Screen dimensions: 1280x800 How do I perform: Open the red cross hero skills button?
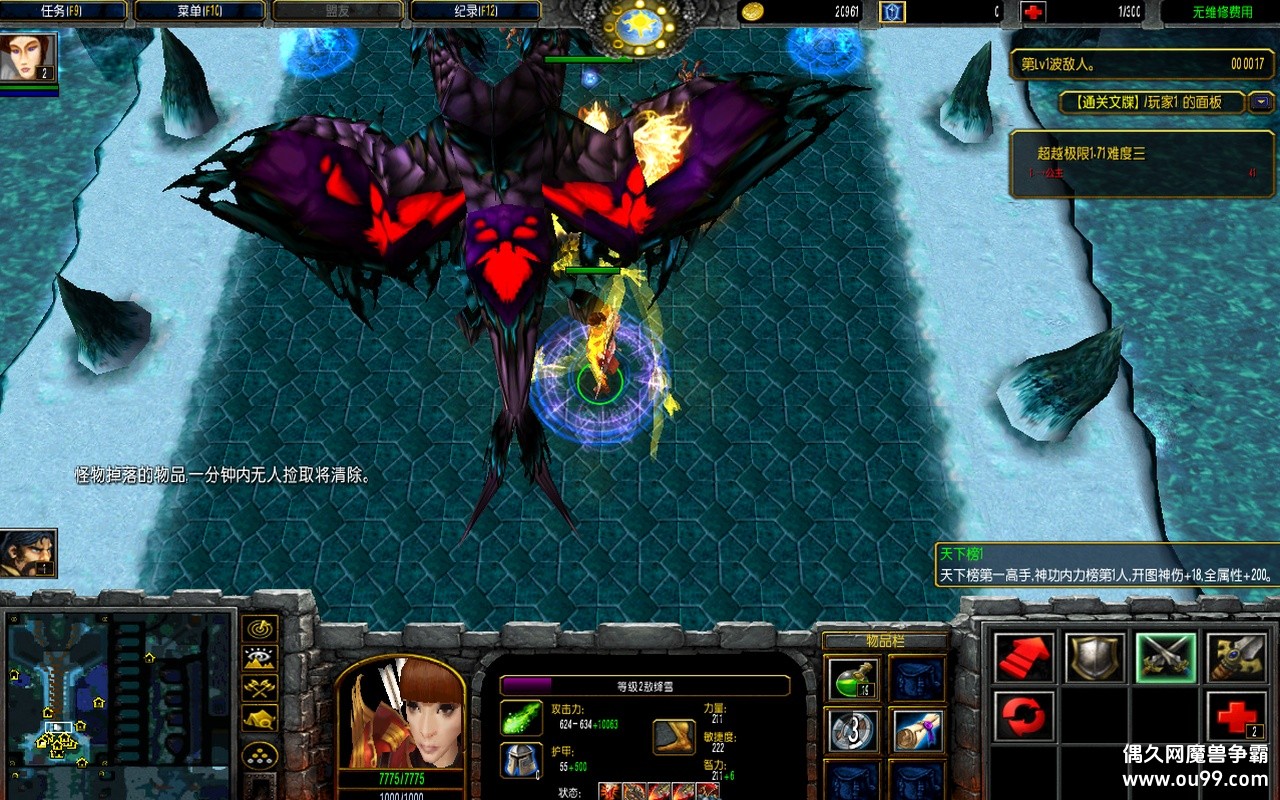[x=1236, y=716]
